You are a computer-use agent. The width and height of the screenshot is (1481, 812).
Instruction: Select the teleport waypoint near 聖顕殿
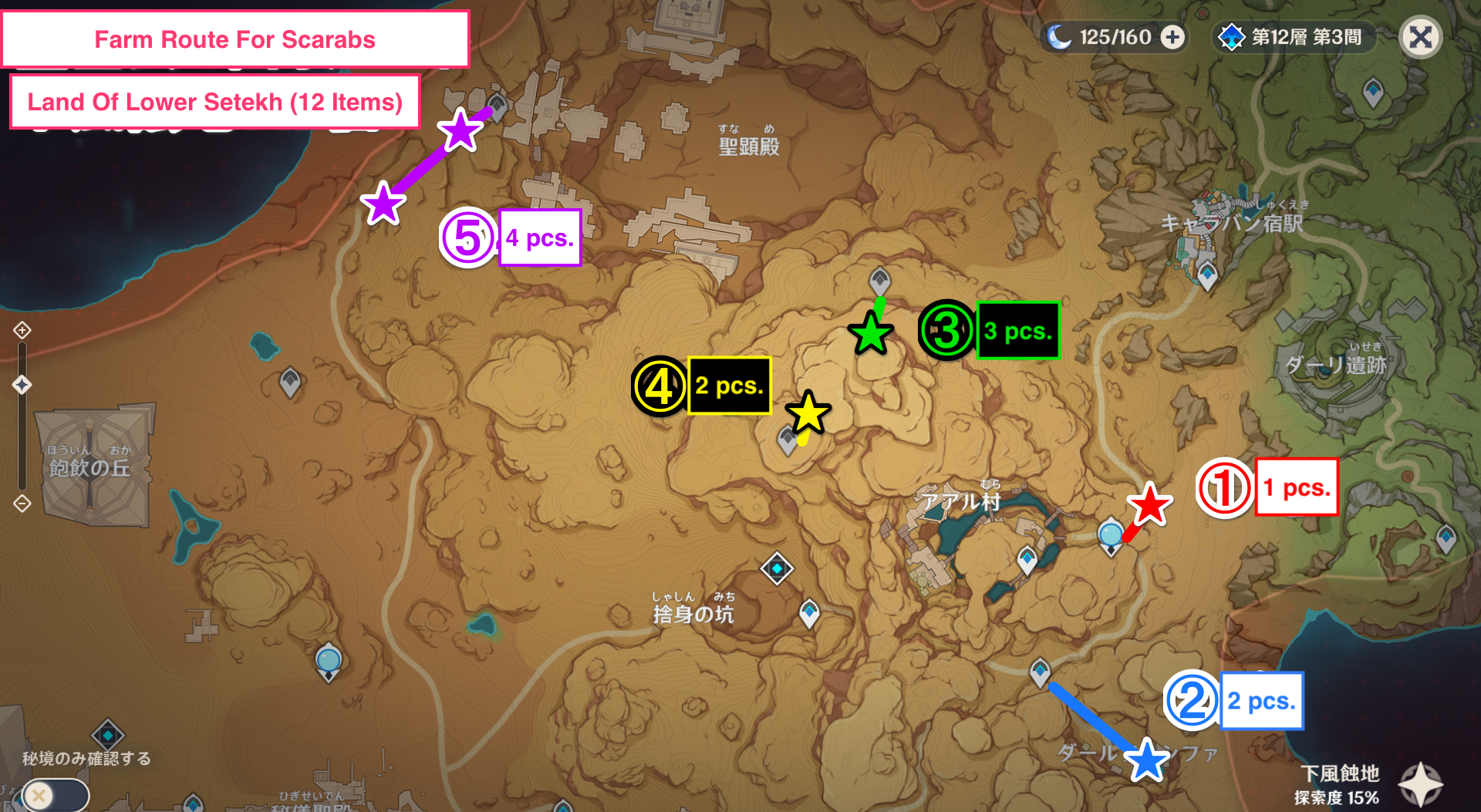click(498, 108)
